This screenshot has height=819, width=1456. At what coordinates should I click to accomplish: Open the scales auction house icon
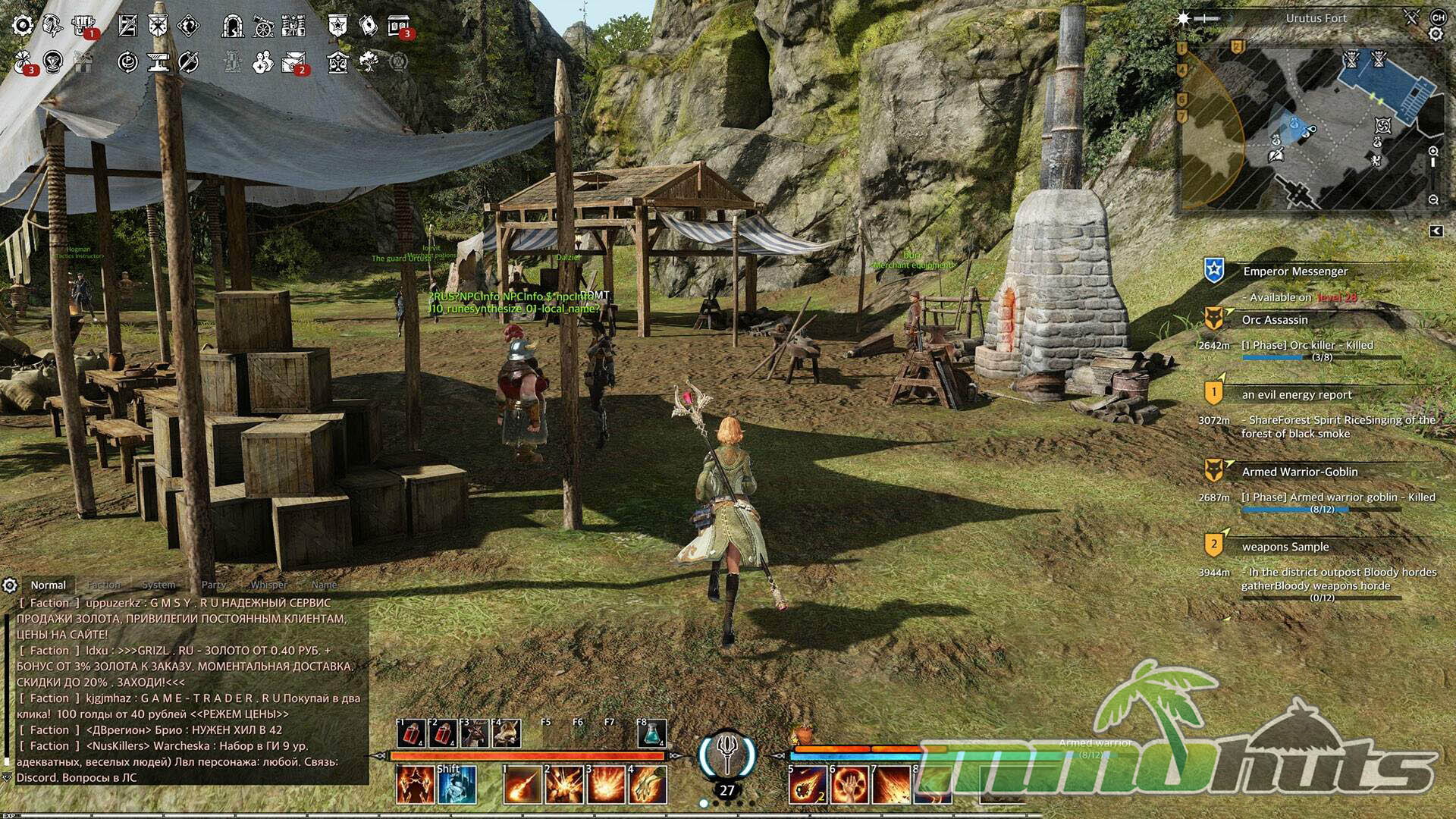[x=338, y=62]
